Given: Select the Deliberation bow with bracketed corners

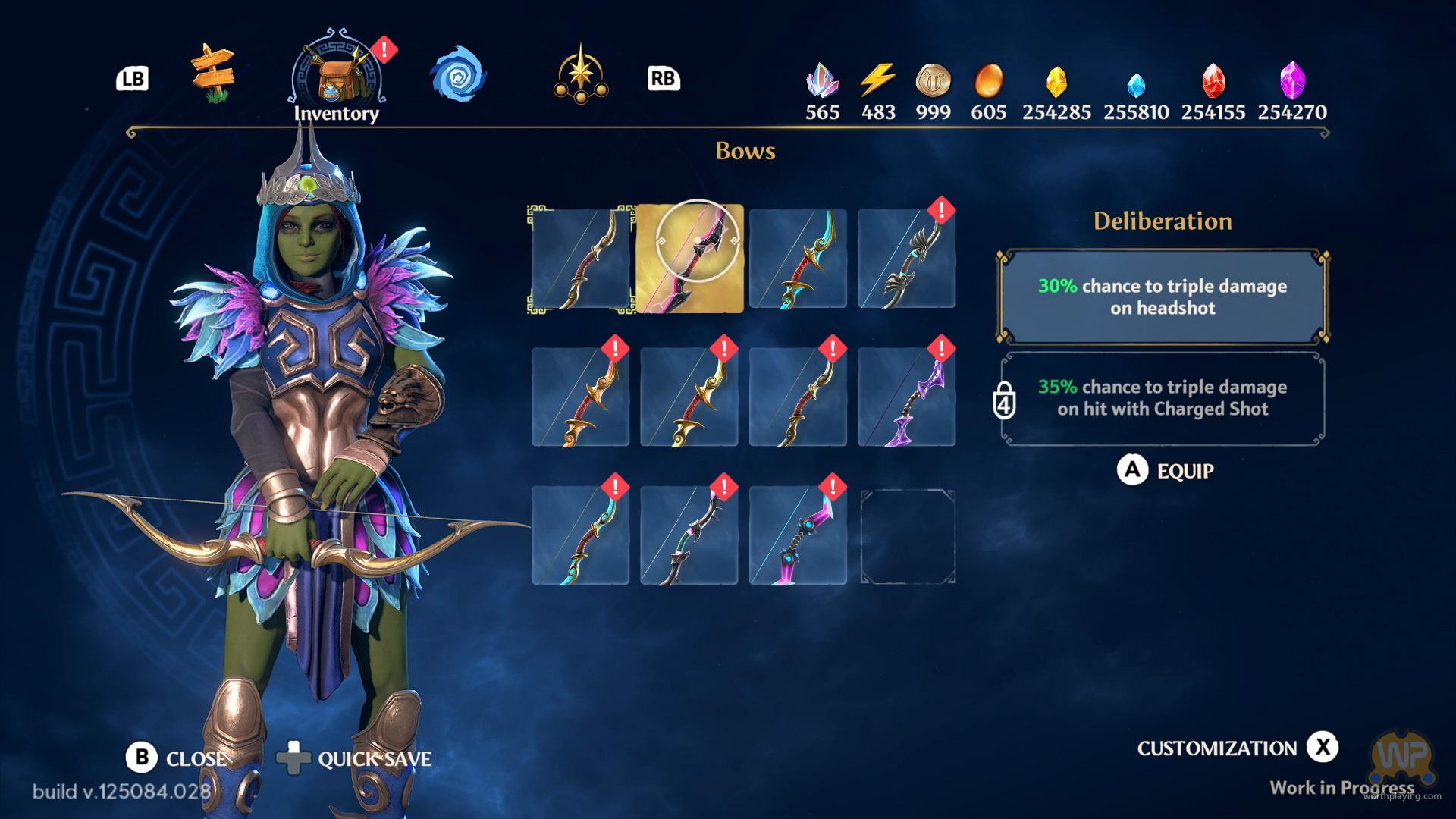Looking at the screenshot, I should pyautogui.click(x=581, y=258).
